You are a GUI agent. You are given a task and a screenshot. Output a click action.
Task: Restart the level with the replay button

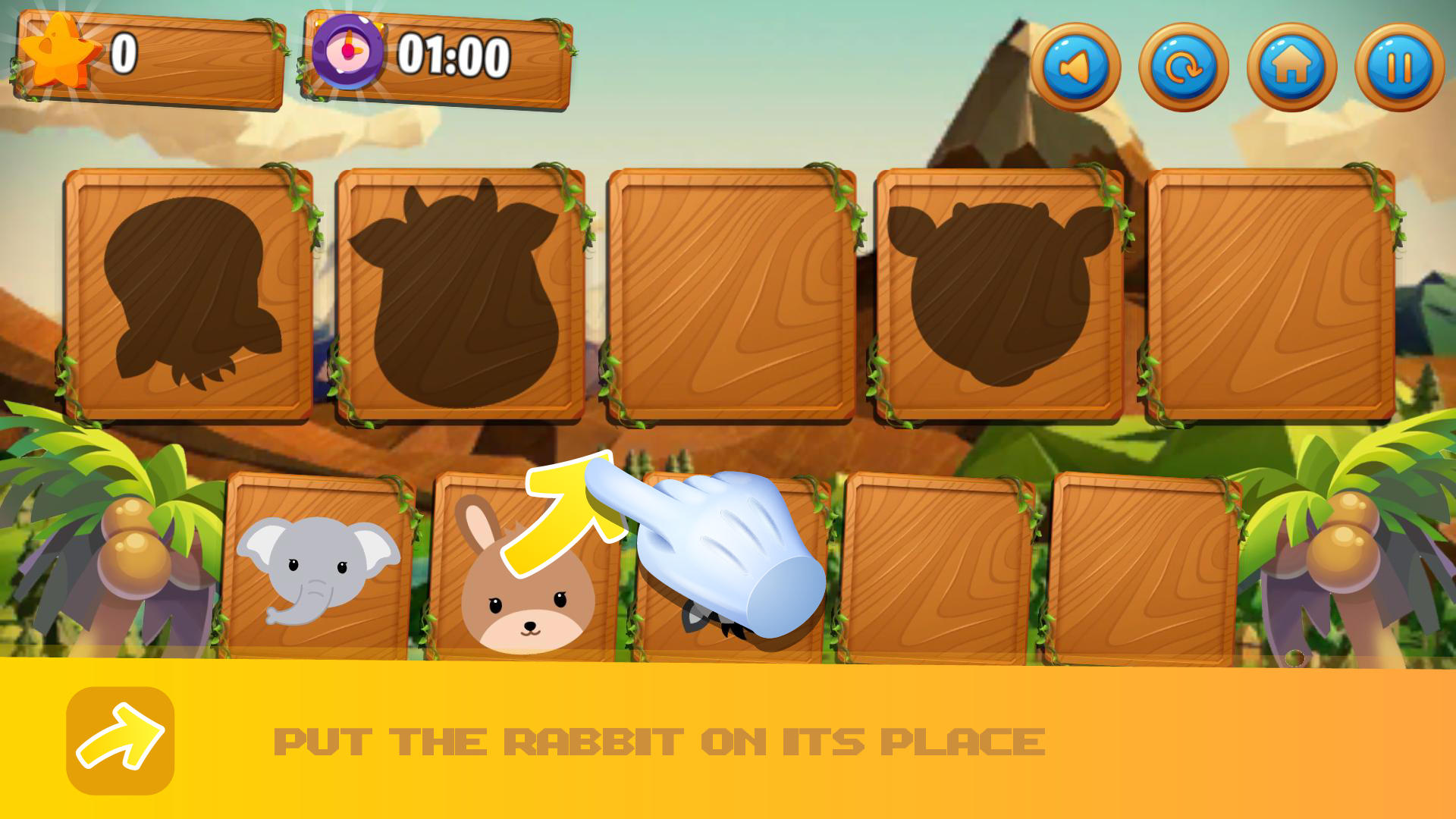[1186, 67]
